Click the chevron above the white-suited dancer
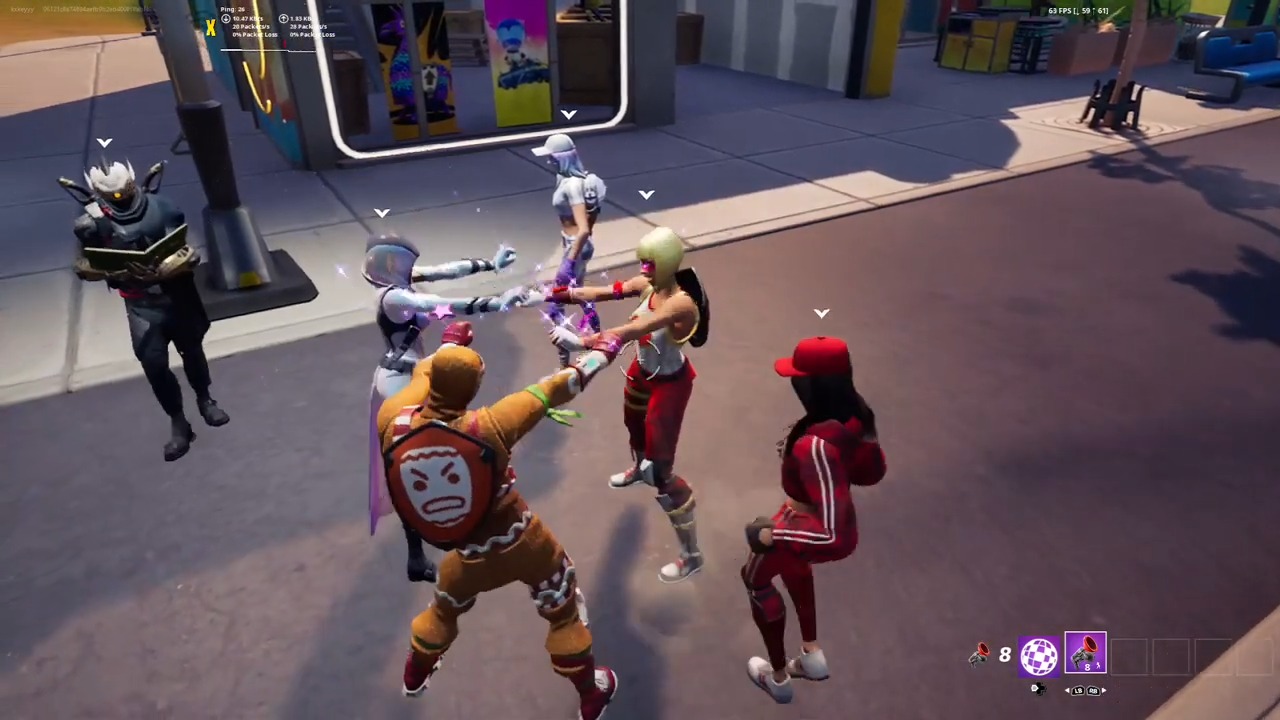 568,114
